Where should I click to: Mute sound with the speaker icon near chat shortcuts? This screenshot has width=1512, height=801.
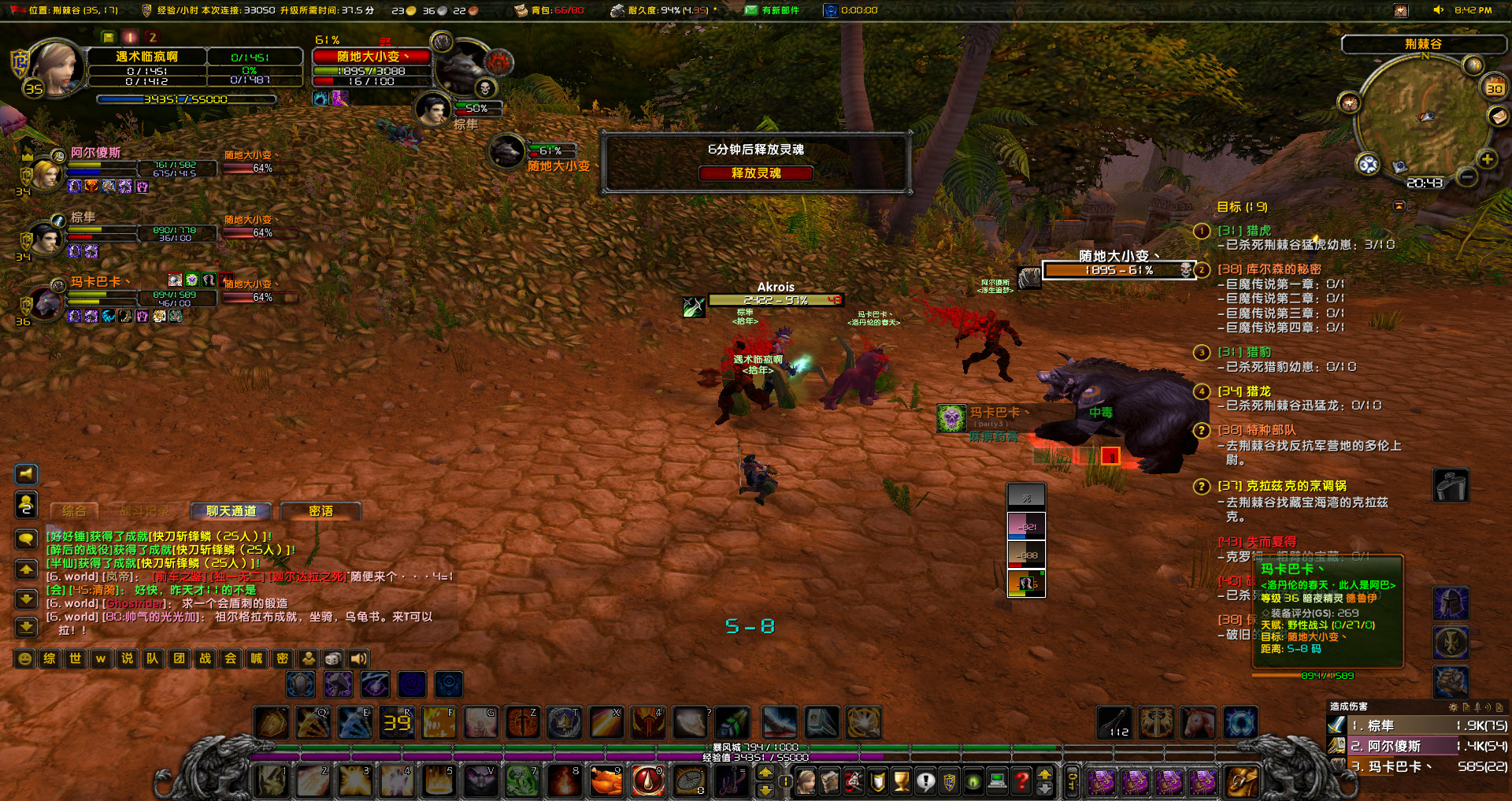tap(359, 658)
